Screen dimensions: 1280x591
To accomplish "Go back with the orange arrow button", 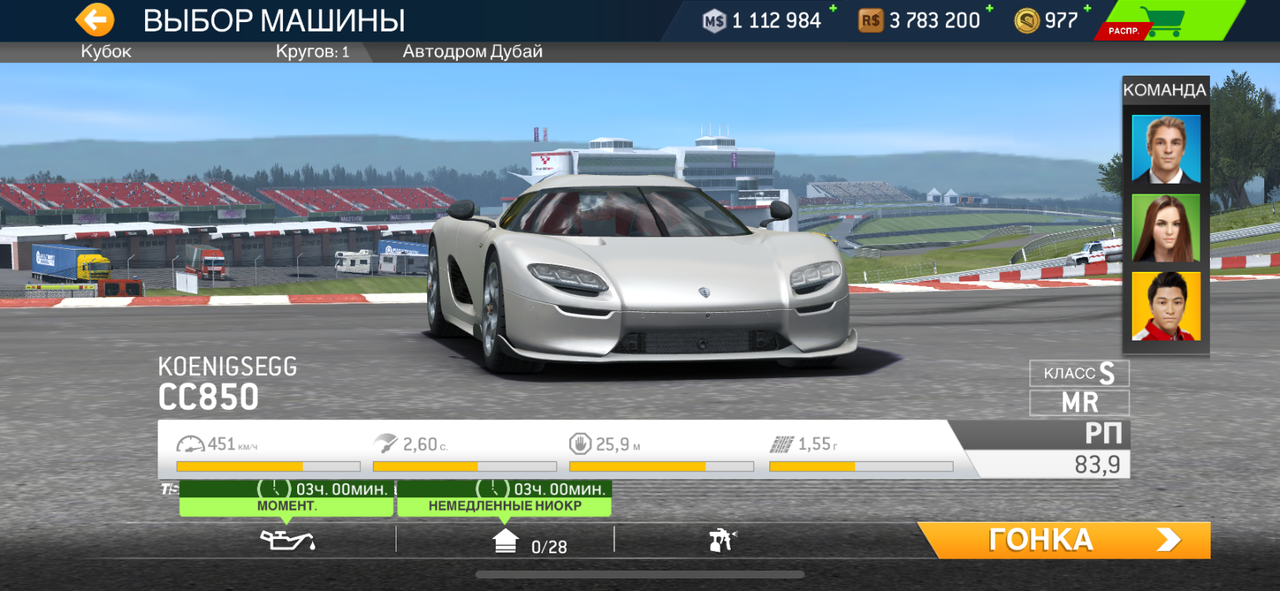I will click(x=95, y=20).
